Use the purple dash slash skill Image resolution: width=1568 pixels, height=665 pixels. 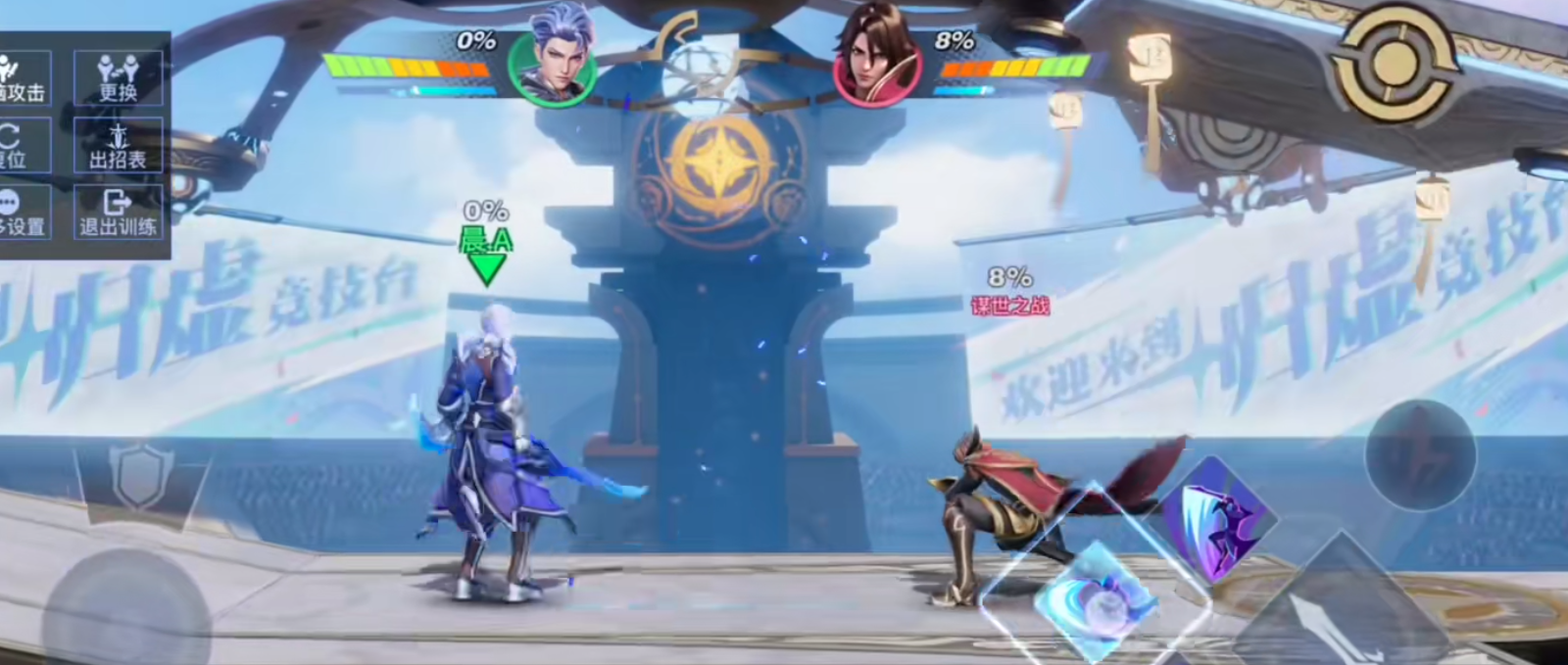(1218, 519)
